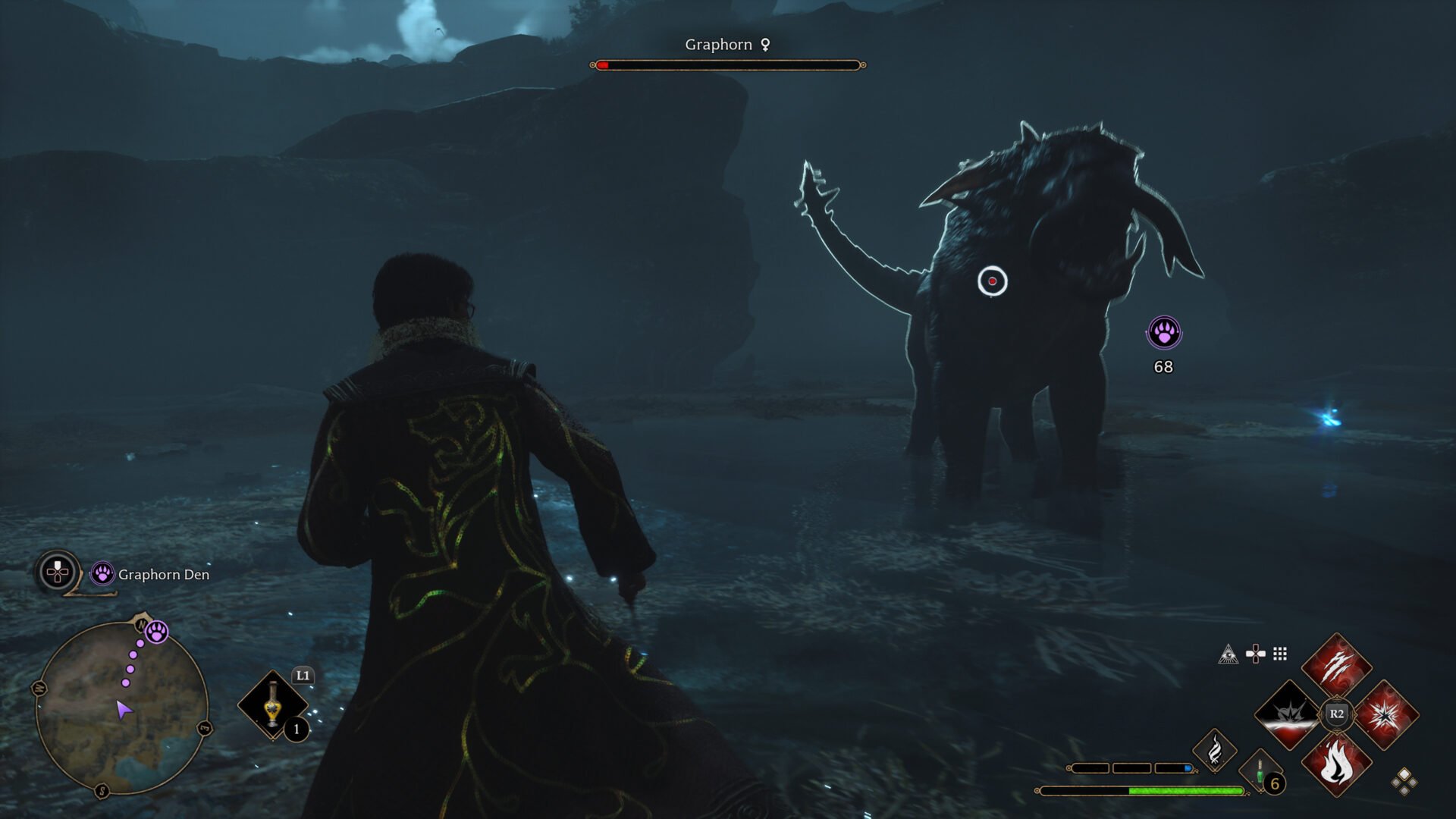The height and width of the screenshot is (819, 1456).
Task: Cast the red starburst Confringo spell
Action: 1385,714
